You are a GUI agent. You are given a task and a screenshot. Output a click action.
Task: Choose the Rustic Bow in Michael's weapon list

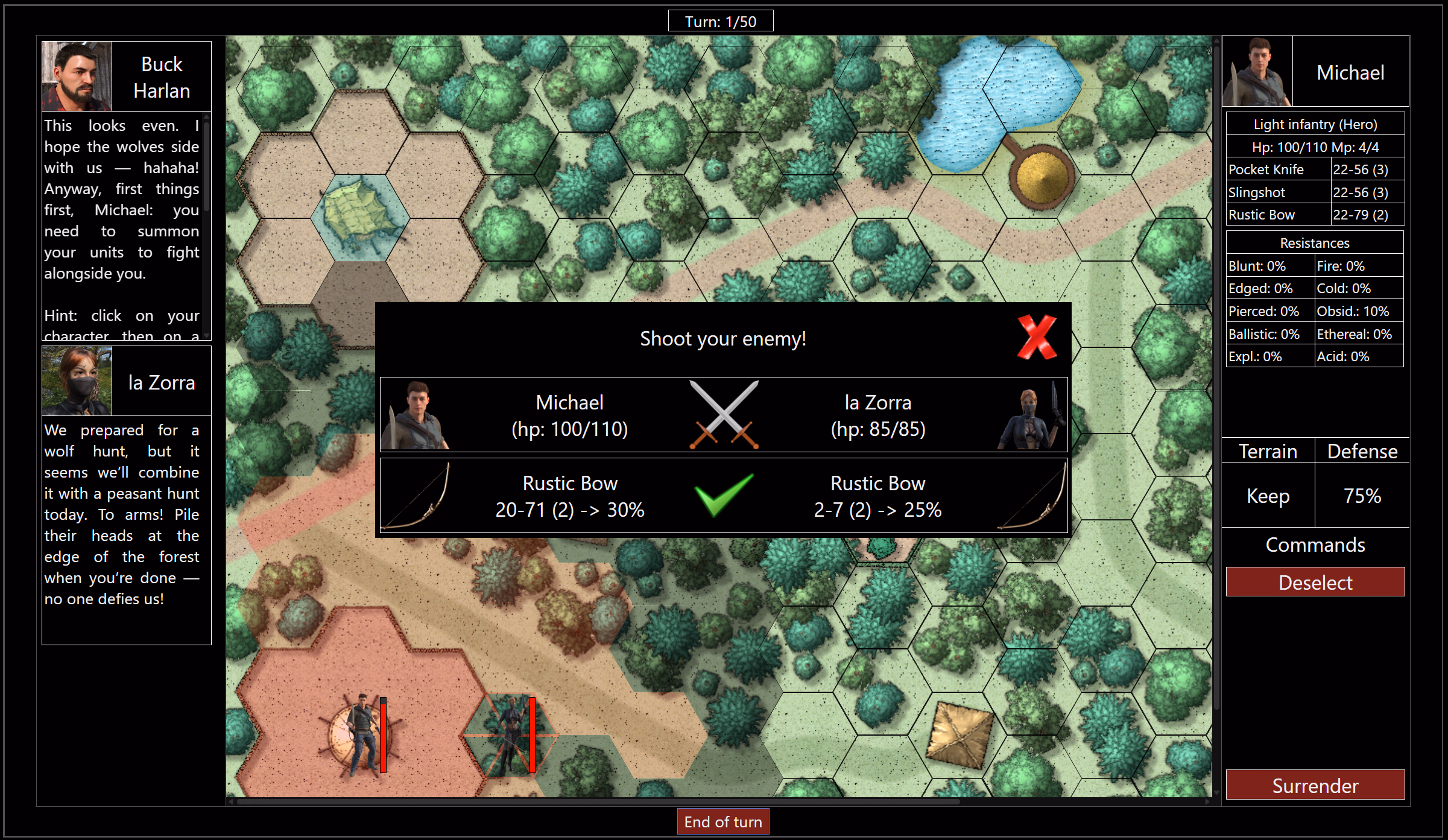[1315, 215]
